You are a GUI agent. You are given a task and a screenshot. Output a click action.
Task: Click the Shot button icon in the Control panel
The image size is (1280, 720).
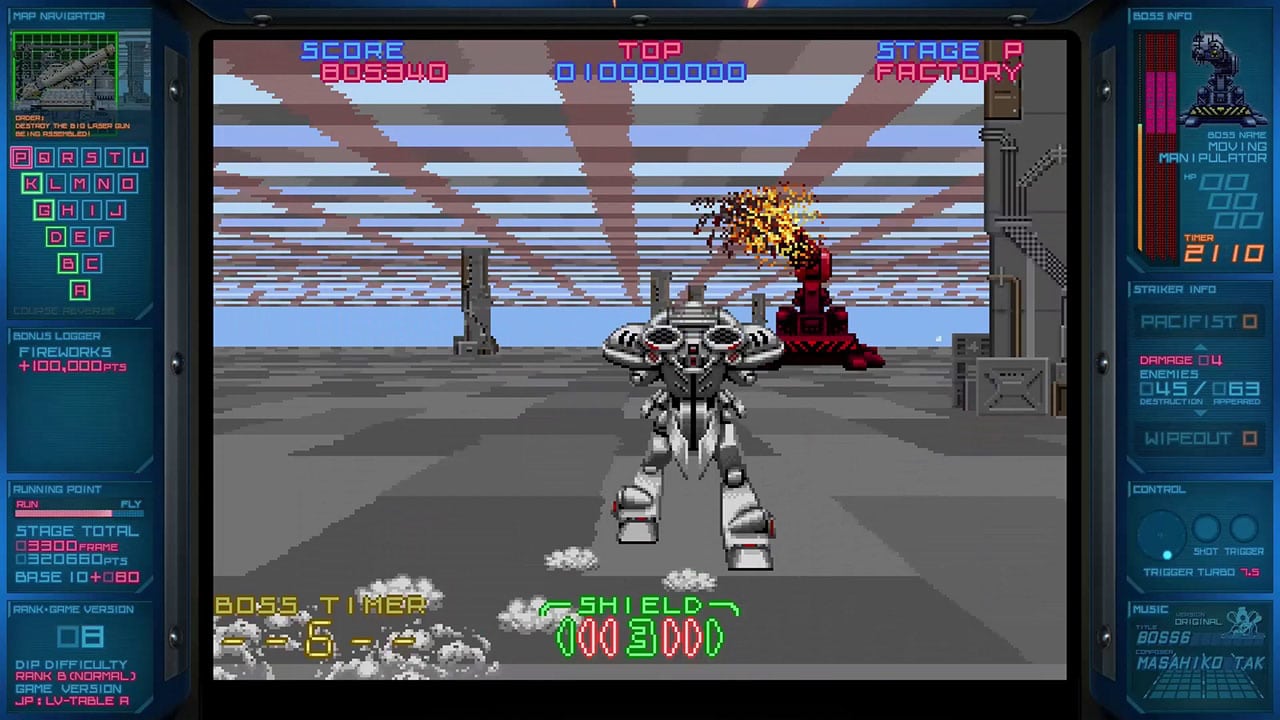pyautogui.click(x=1207, y=530)
